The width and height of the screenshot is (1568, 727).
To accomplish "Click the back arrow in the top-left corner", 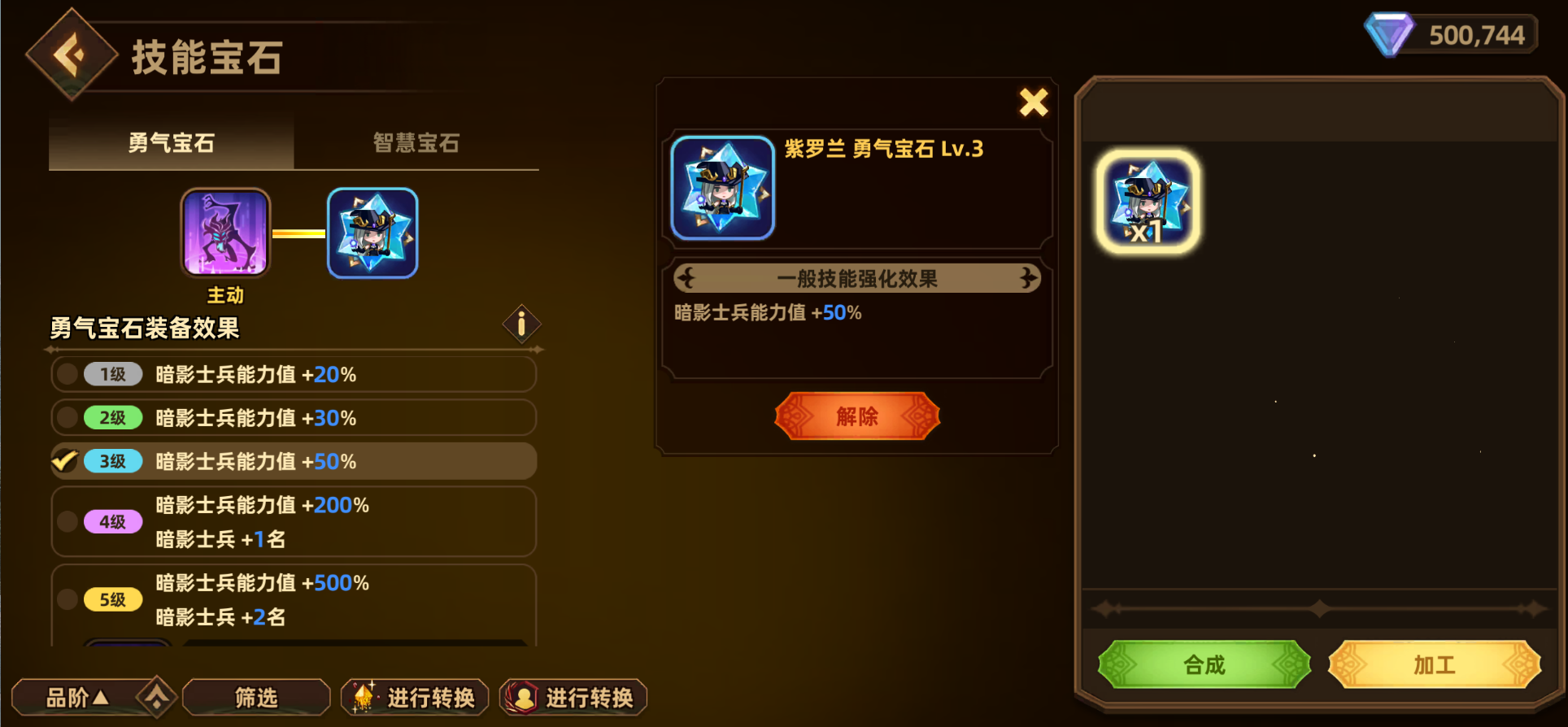I will (72, 53).
